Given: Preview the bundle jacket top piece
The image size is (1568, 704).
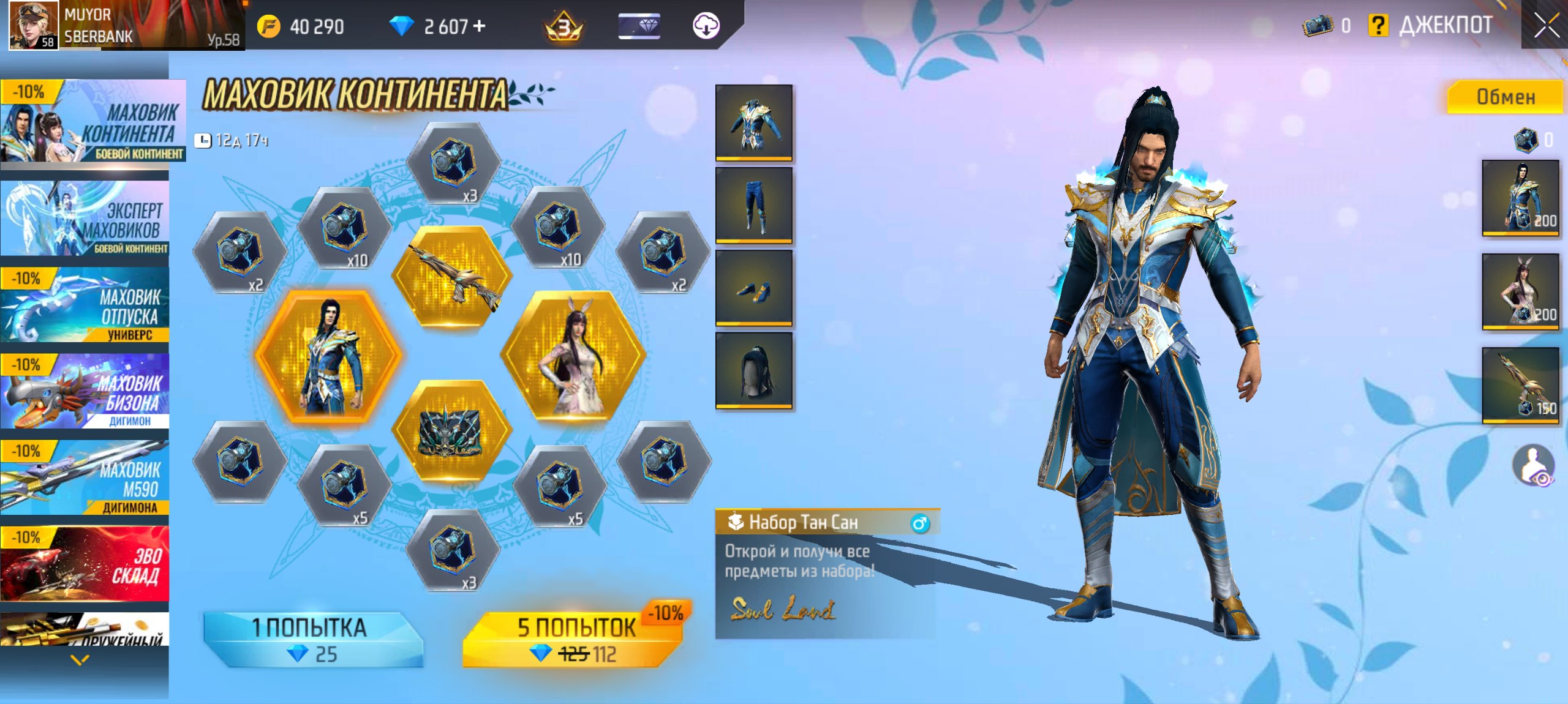Looking at the screenshot, I should point(754,123).
